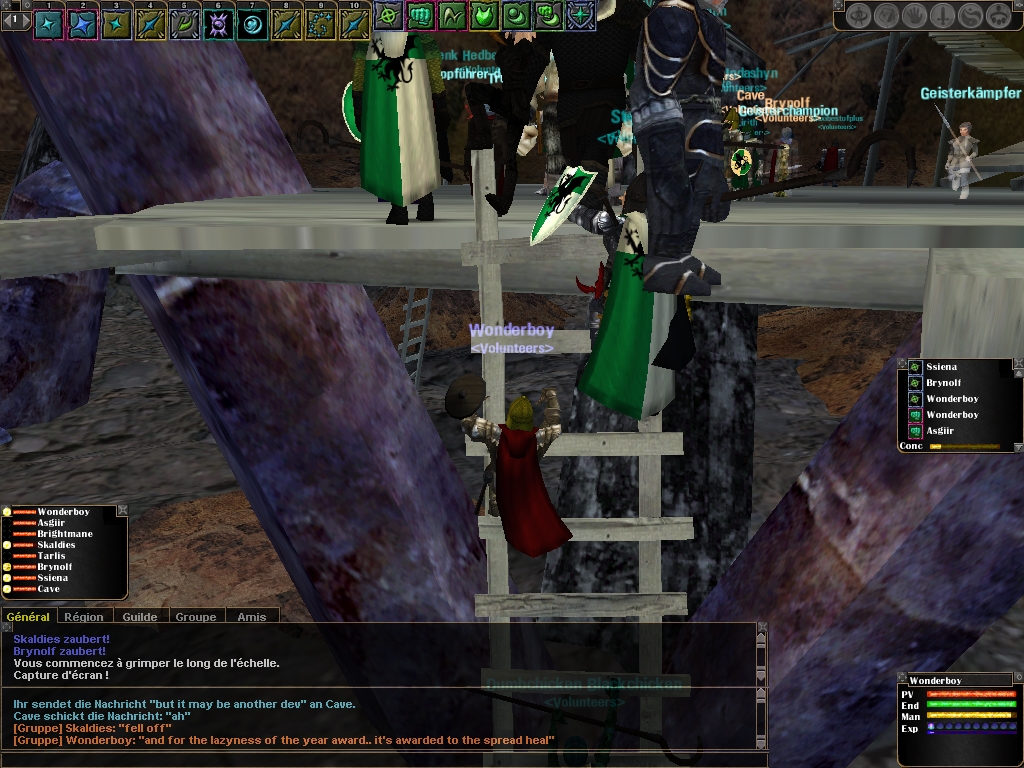Target Skaldies in the group list
The height and width of the screenshot is (768, 1024).
coord(56,545)
